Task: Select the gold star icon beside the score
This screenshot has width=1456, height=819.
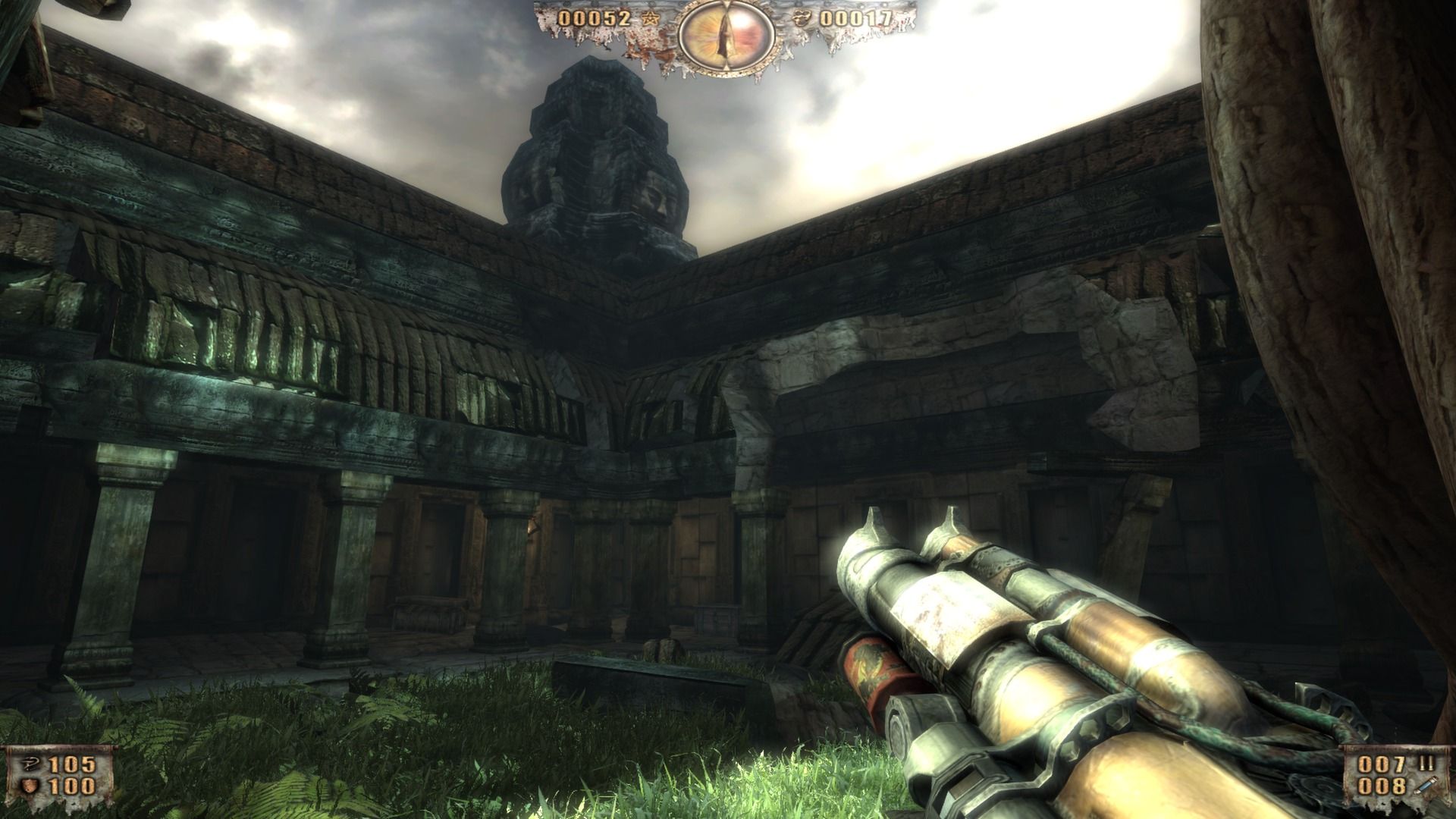Action: tap(651, 20)
